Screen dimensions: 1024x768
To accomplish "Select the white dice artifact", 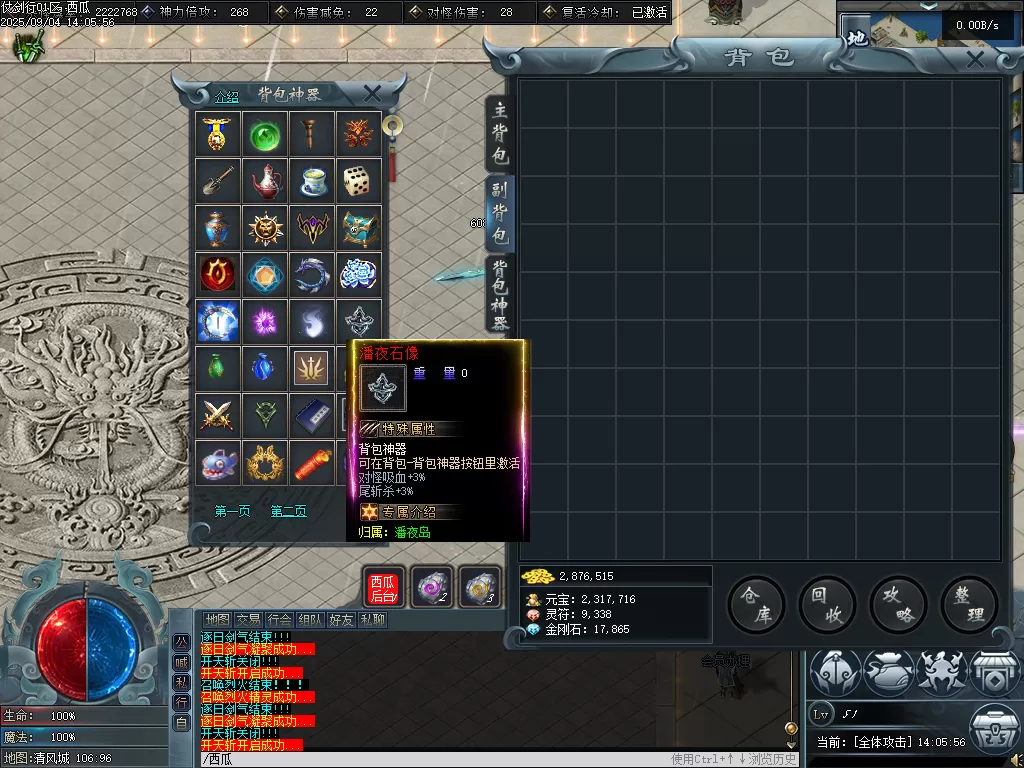I will click(x=359, y=180).
